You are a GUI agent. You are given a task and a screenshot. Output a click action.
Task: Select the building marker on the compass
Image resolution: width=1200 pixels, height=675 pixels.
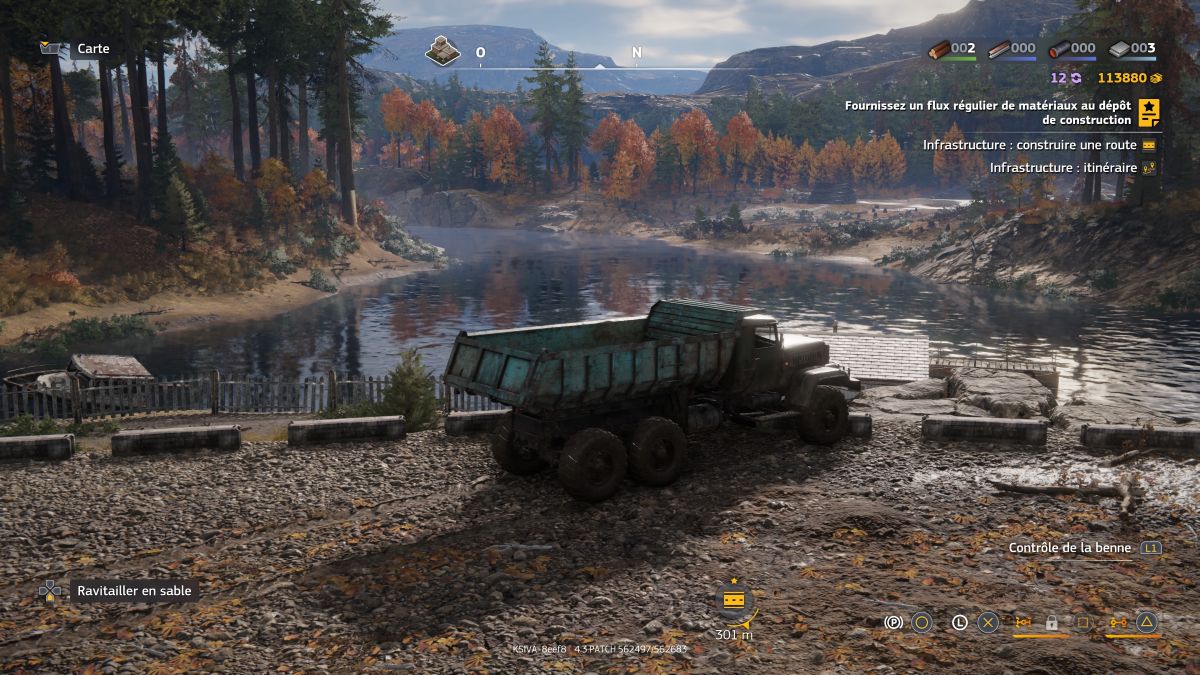pyautogui.click(x=442, y=51)
